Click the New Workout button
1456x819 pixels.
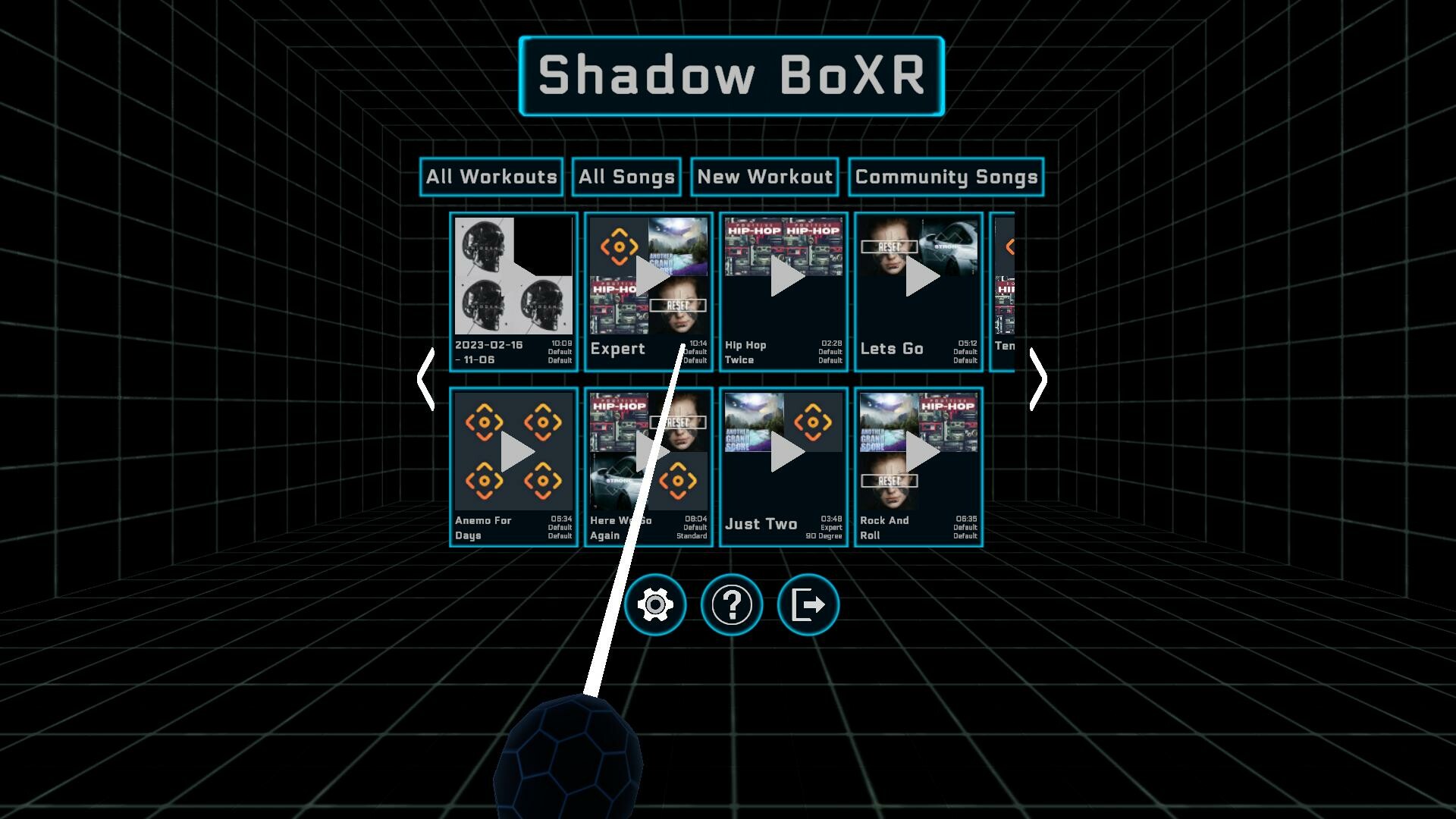coord(764,177)
